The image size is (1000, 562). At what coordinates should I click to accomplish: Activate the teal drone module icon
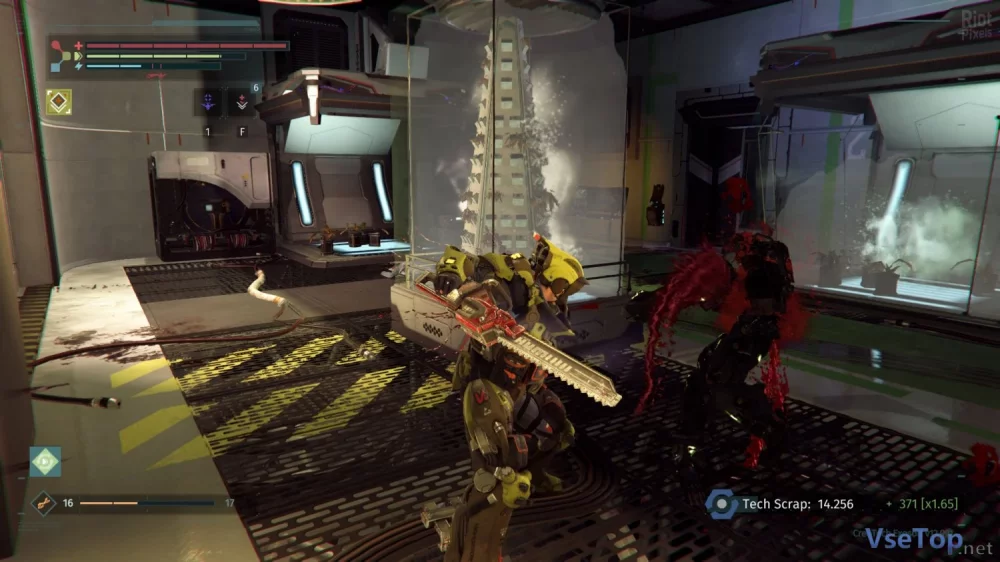click(45, 461)
